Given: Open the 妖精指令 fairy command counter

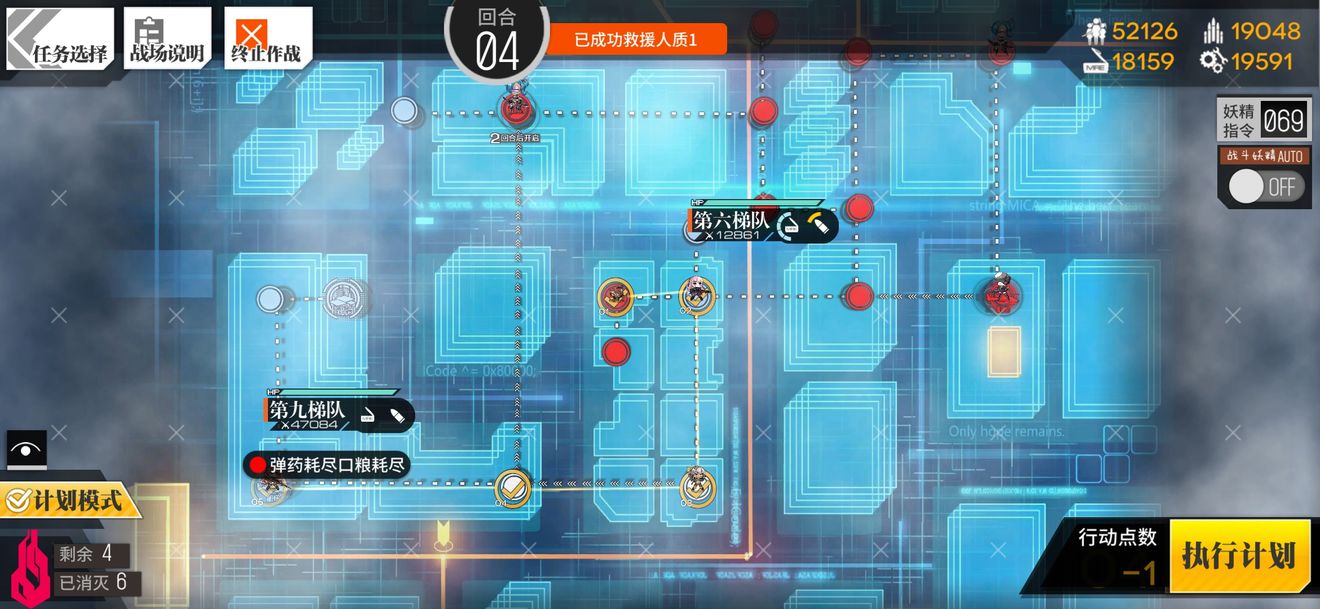Looking at the screenshot, I should point(1263,121).
